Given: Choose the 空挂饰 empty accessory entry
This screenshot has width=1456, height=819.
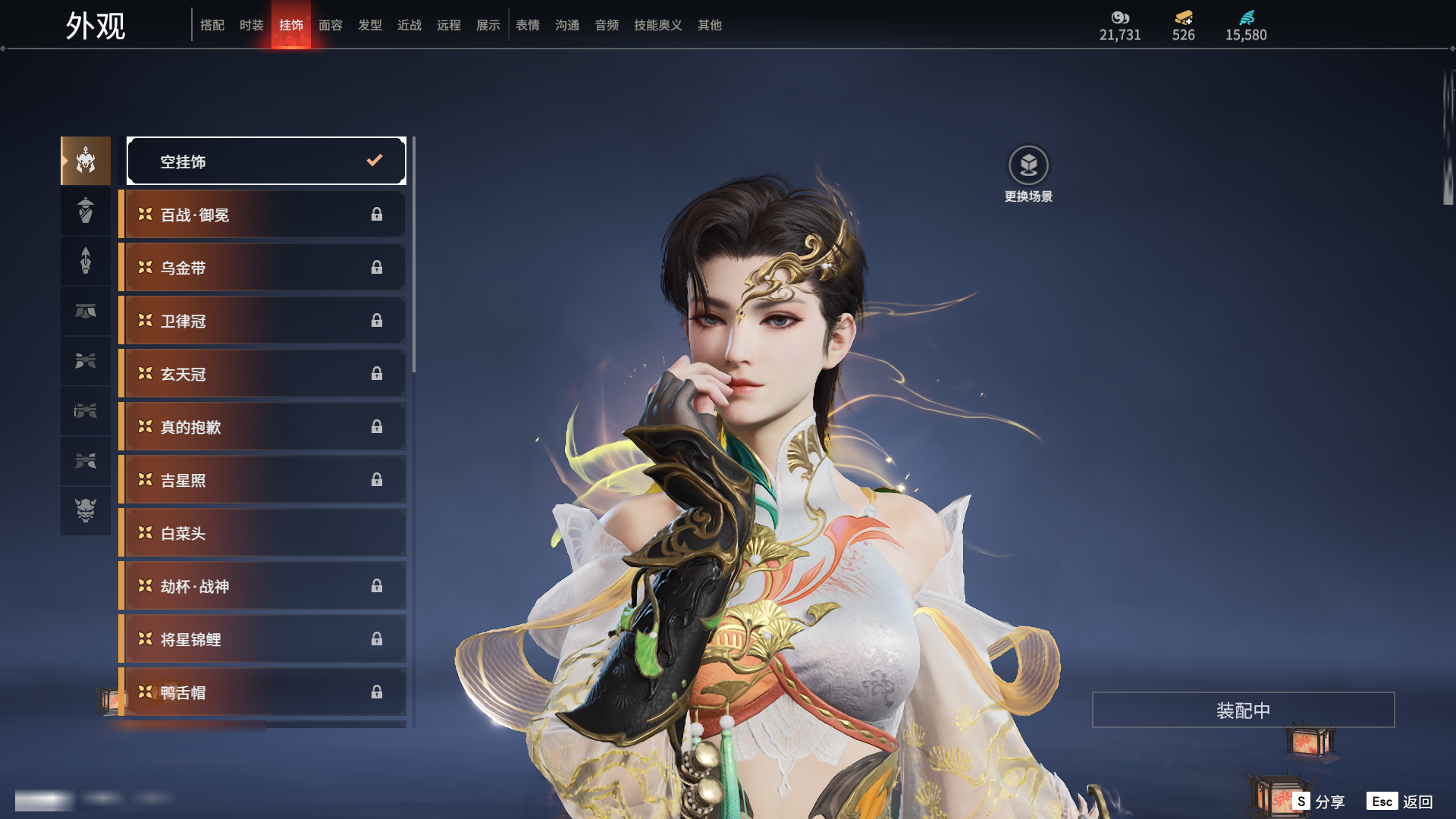Looking at the screenshot, I should tap(266, 161).
